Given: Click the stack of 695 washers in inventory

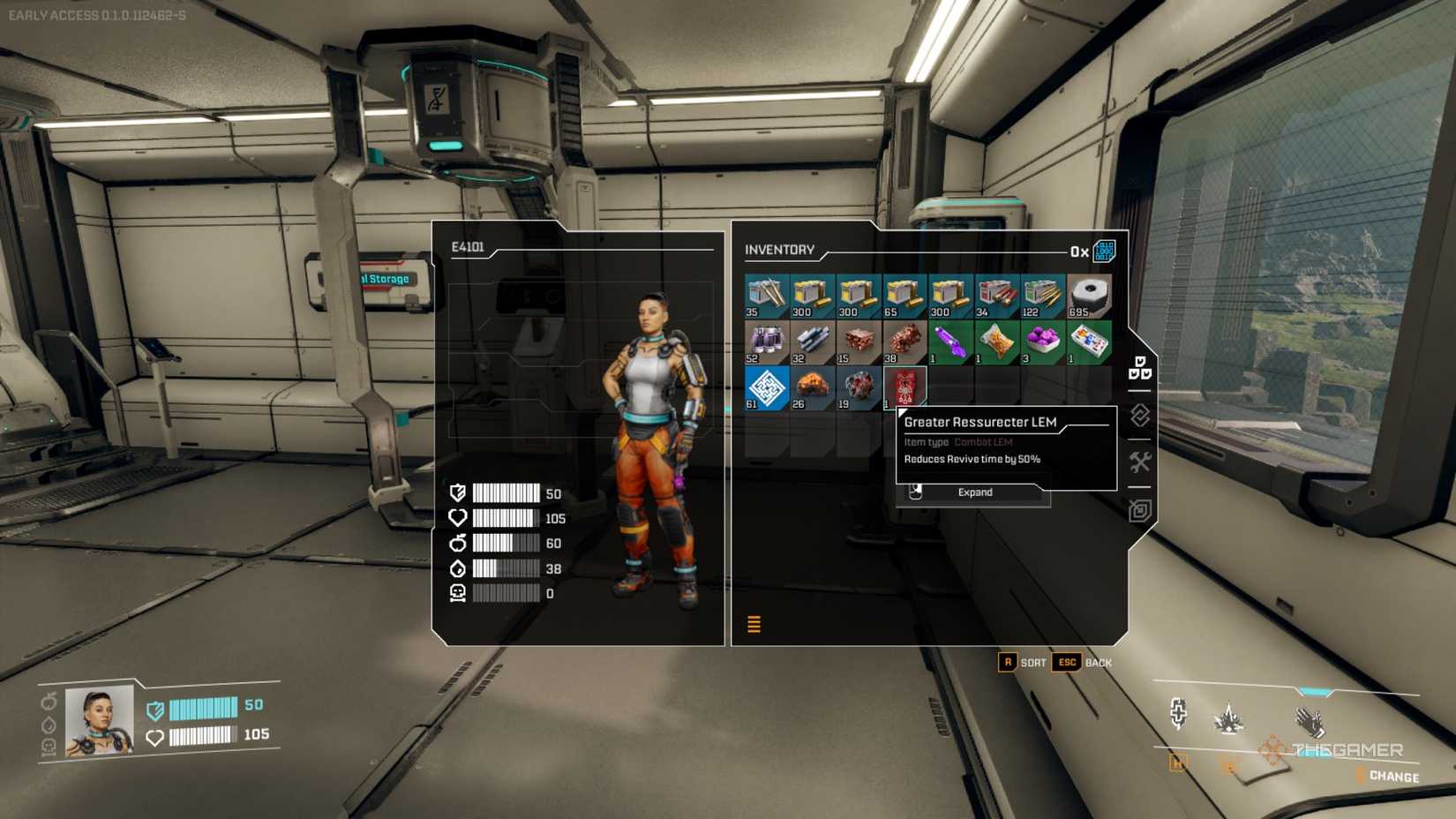Looking at the screenshot, I should click(1087, 295).
